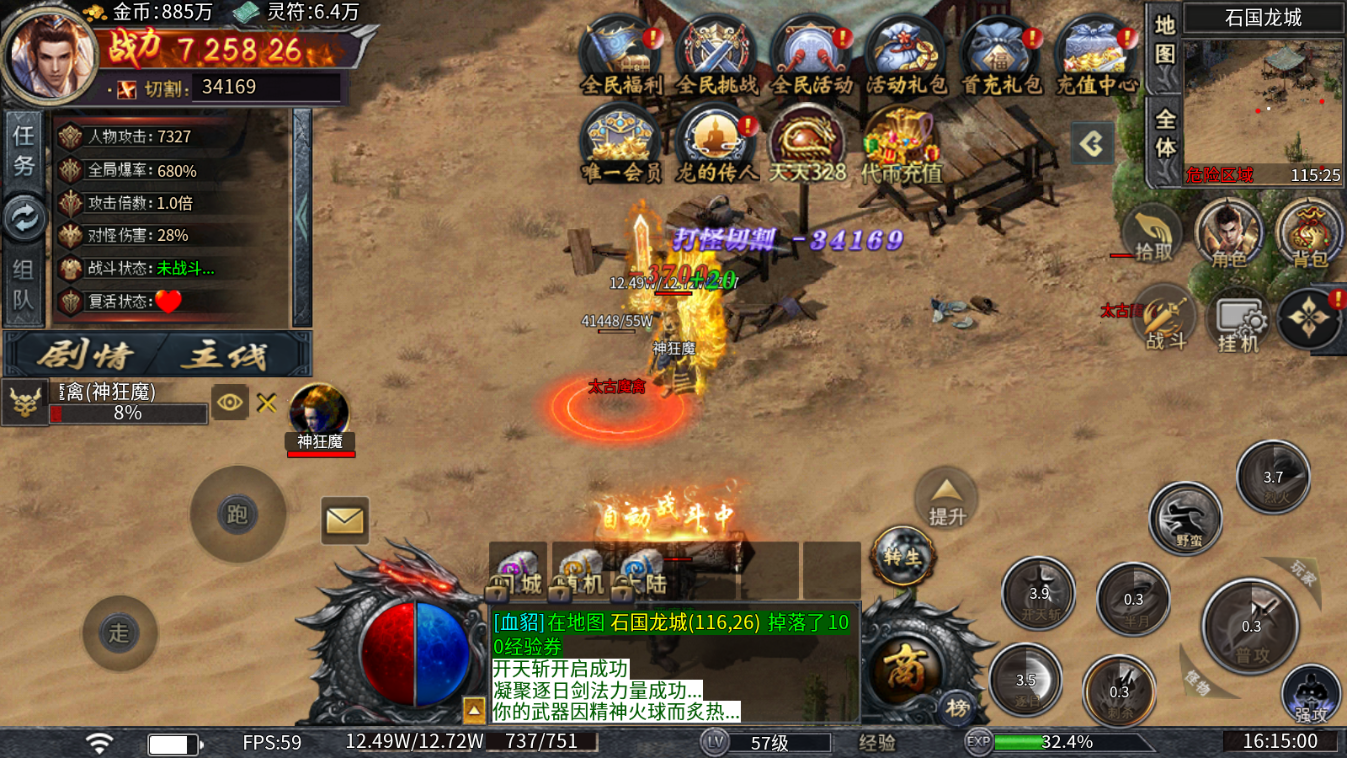Open the 龙的传人 Buddha icon

716,142
